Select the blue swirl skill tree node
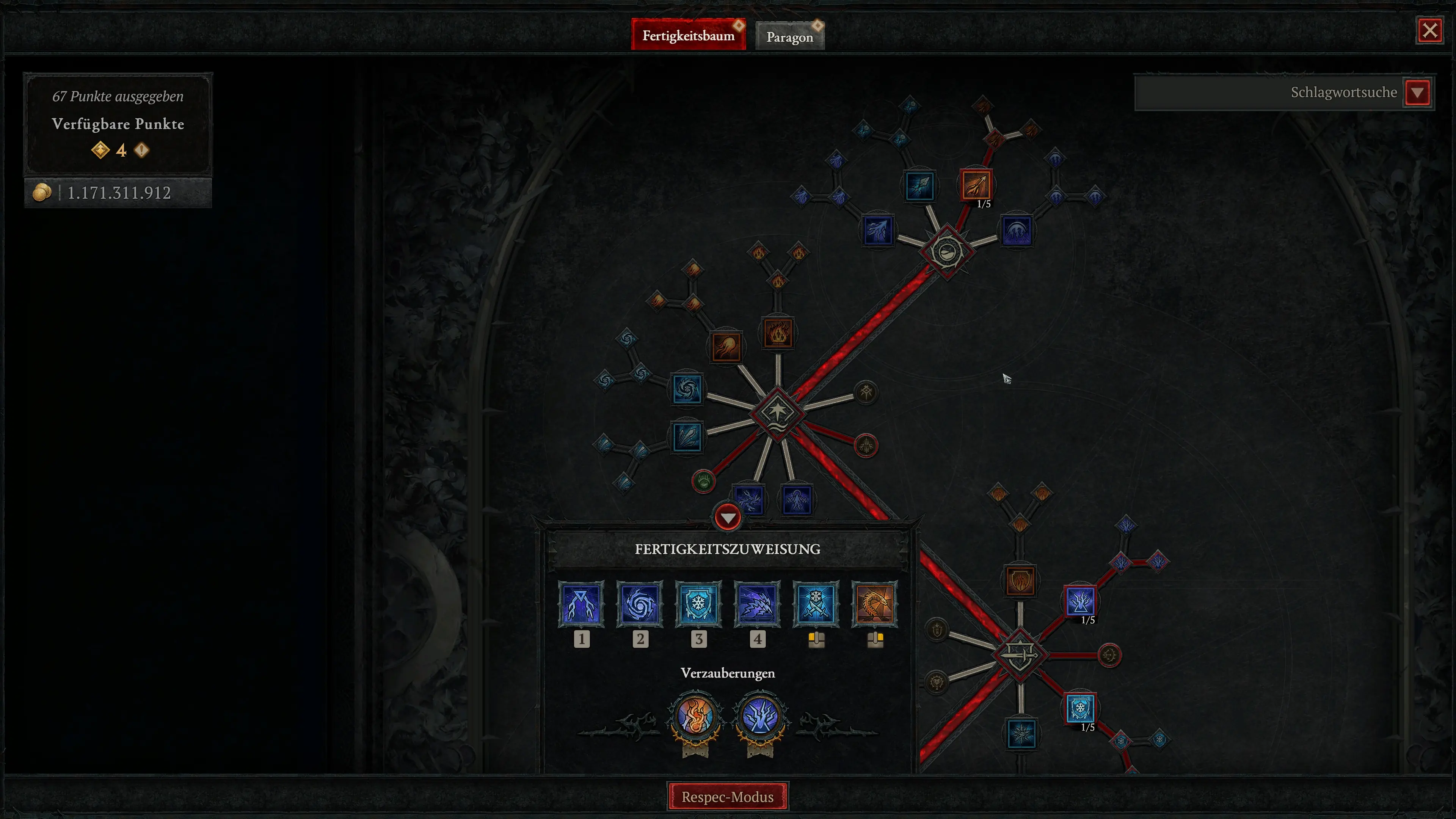The width and height of the screenshot is (1456, 819). coord(687,389)
